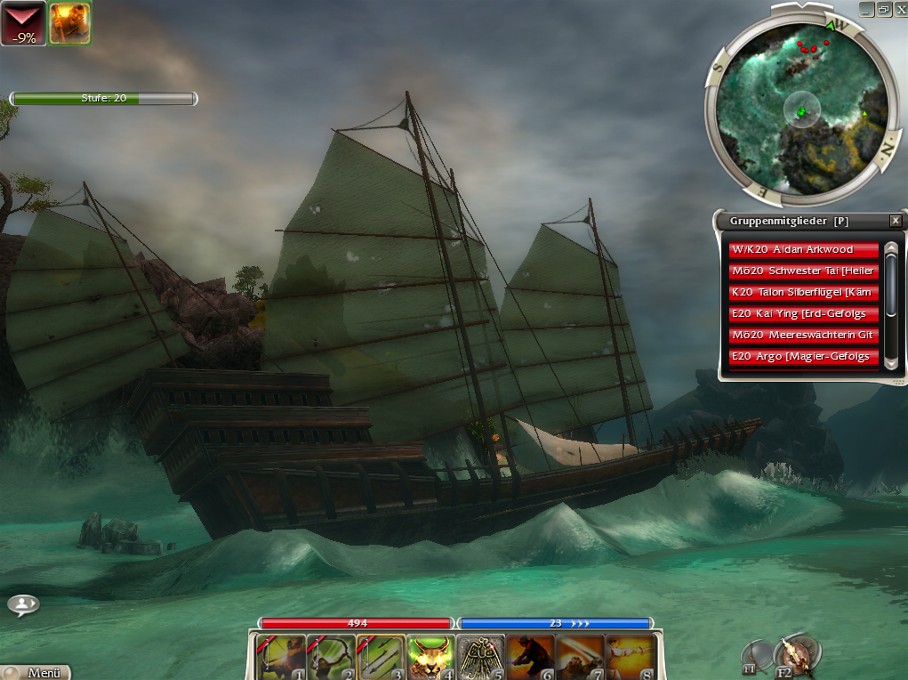Use the glowing figure skill in slot 8
This screenshot has width=908, height=680.
coord(630,656)
